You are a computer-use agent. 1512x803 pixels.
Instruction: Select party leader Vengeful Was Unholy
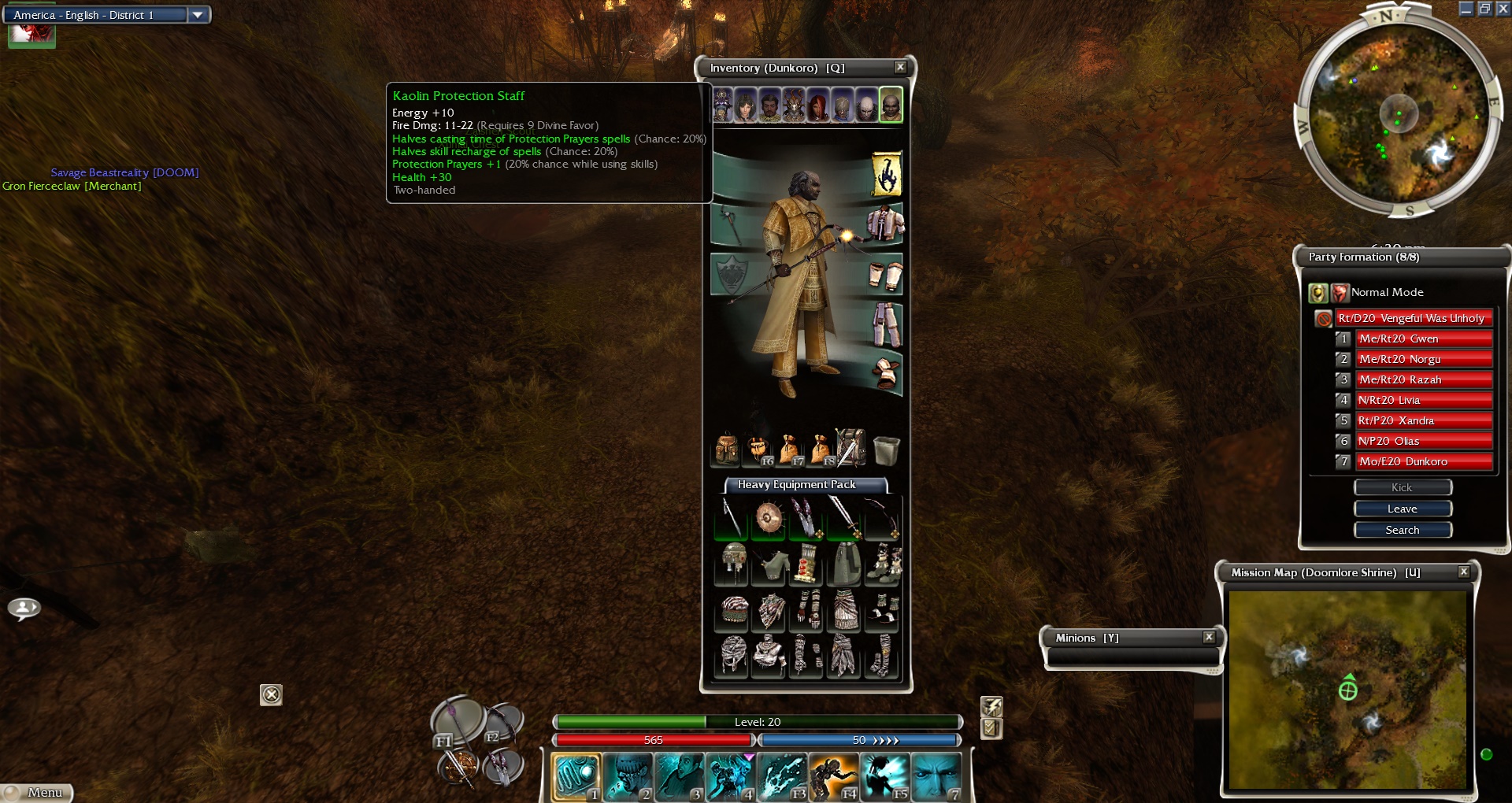[1414, 319]
